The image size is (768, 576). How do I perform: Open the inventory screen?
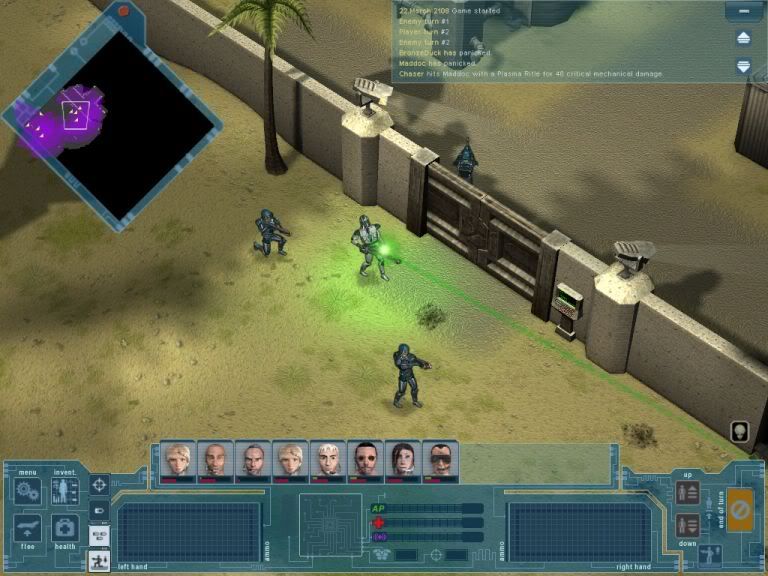point(65,491)
